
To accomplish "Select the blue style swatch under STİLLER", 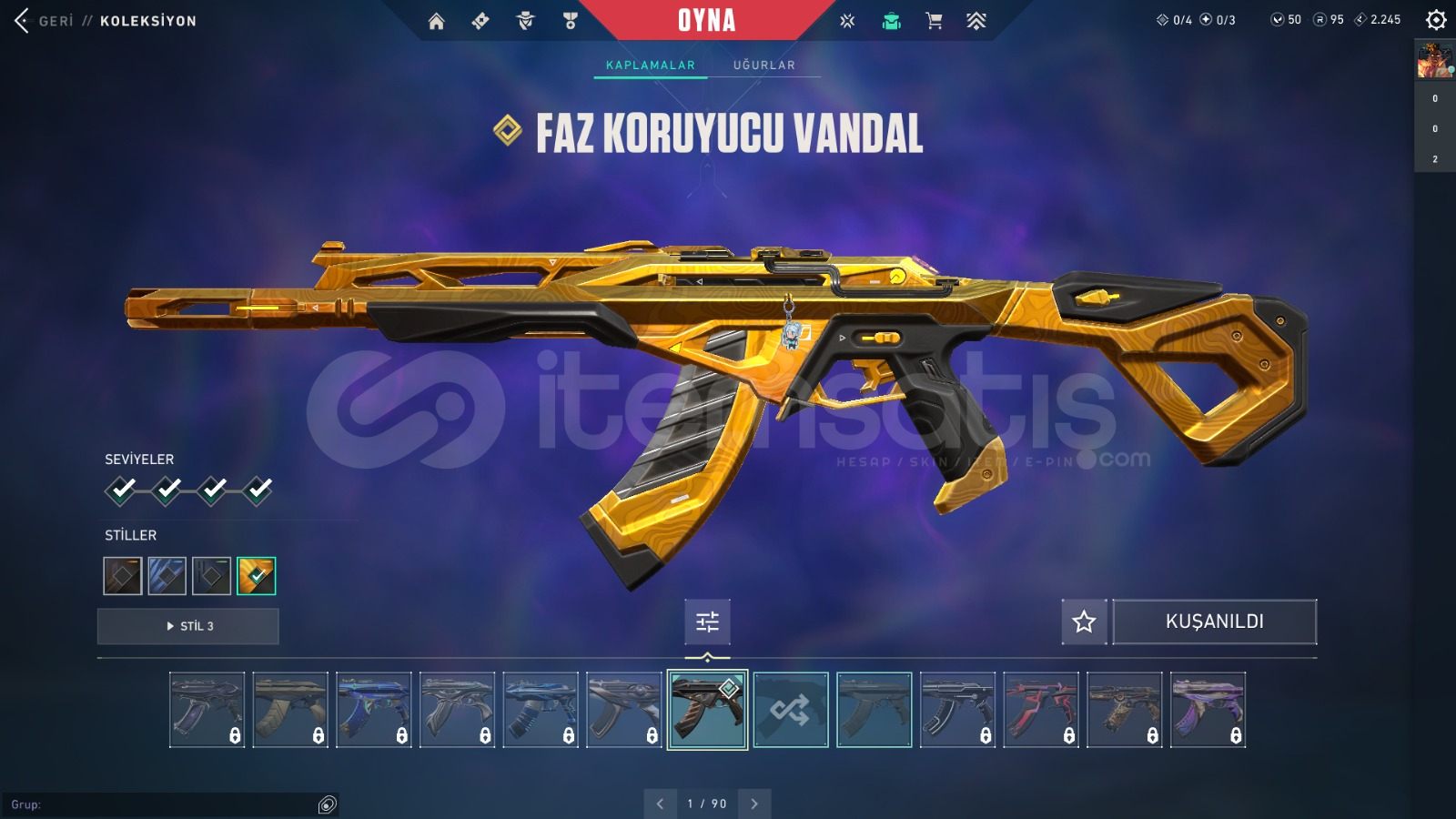I will click(x=167, y=575).
